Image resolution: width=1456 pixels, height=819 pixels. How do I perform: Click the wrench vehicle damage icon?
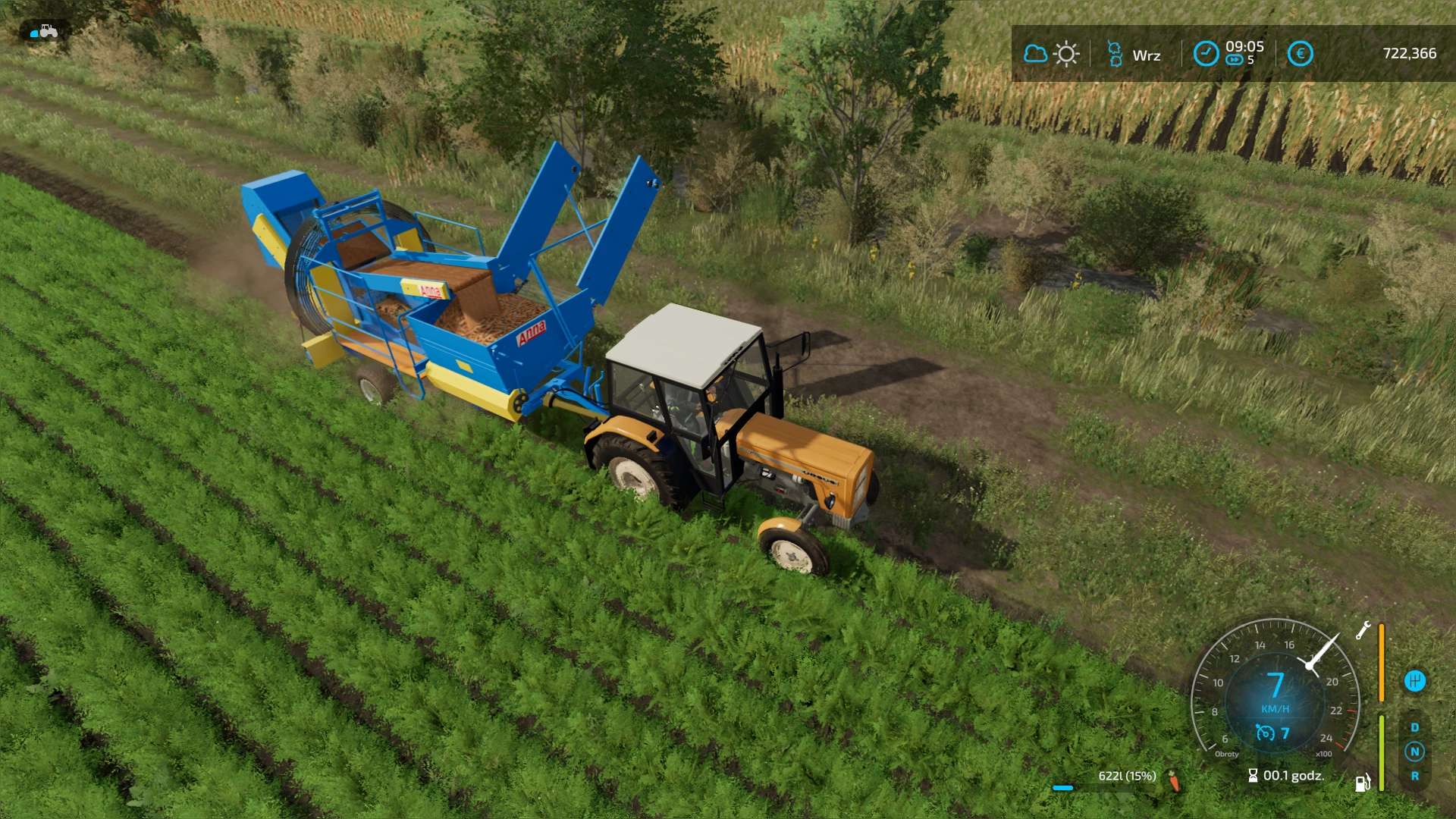pos(1363,630)
